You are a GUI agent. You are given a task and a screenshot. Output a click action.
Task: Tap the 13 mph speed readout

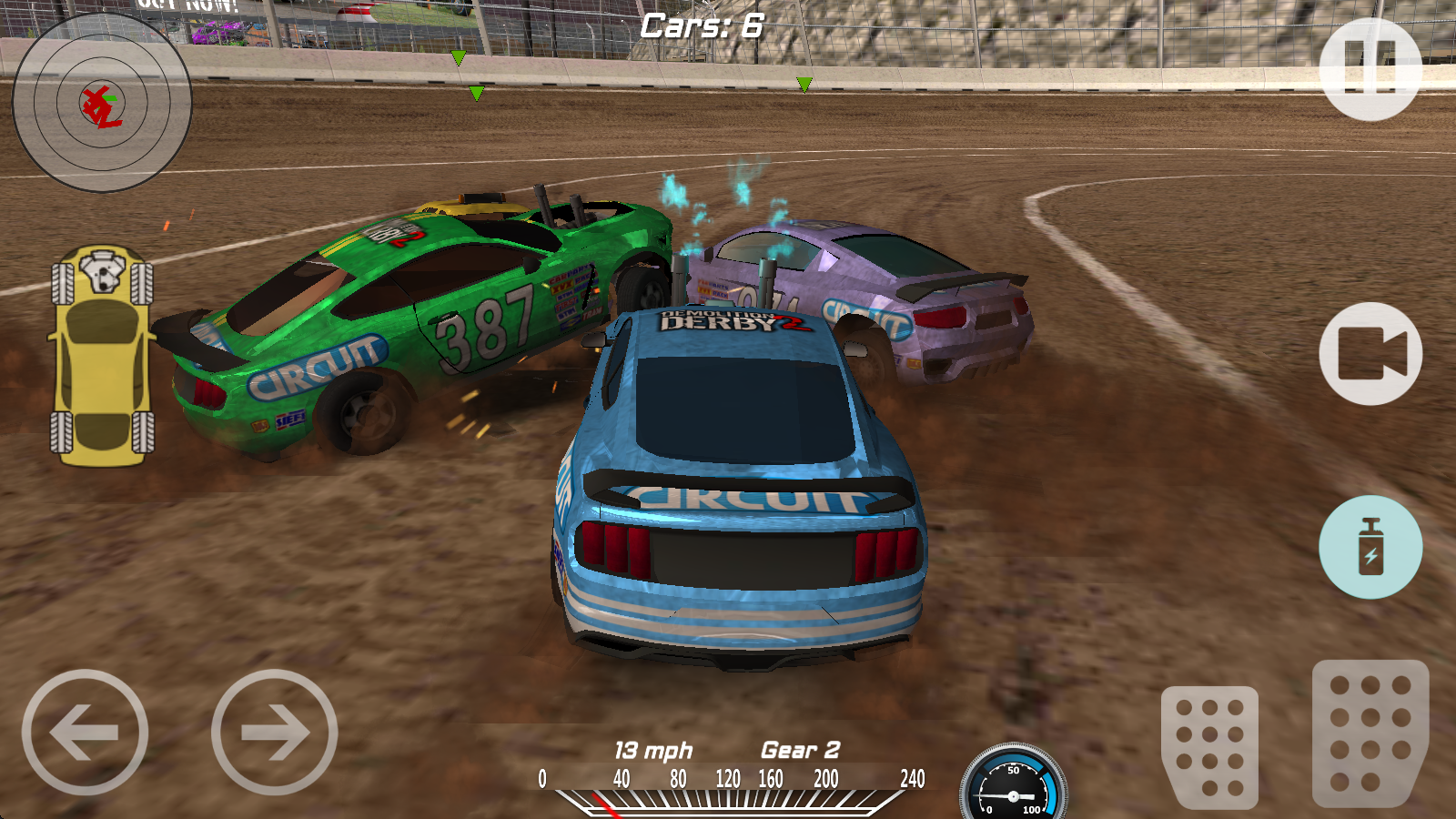coord(652,751)
